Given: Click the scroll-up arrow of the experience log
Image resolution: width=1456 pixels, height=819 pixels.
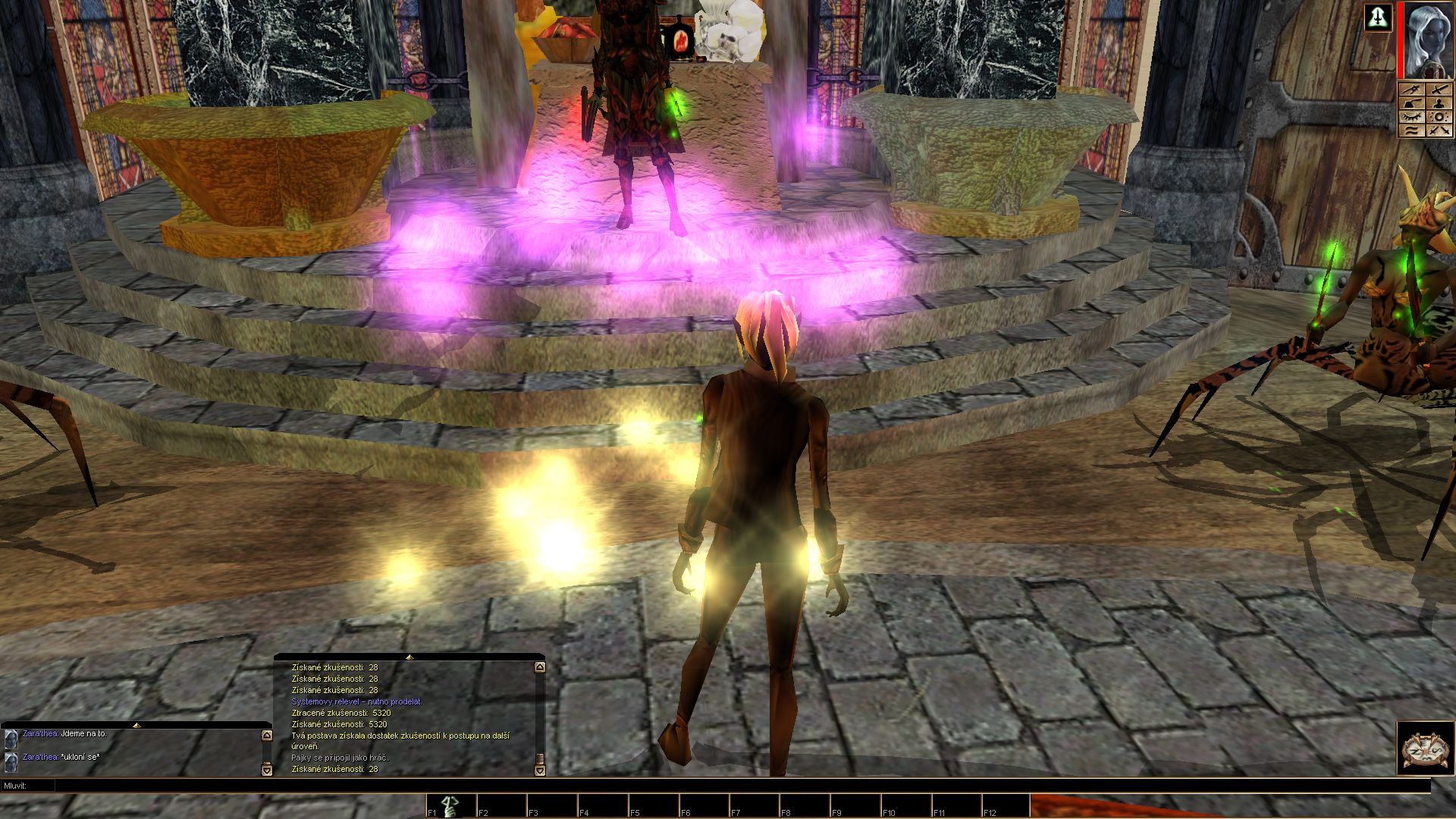Looking at the screenshot, I should (539, 667).
